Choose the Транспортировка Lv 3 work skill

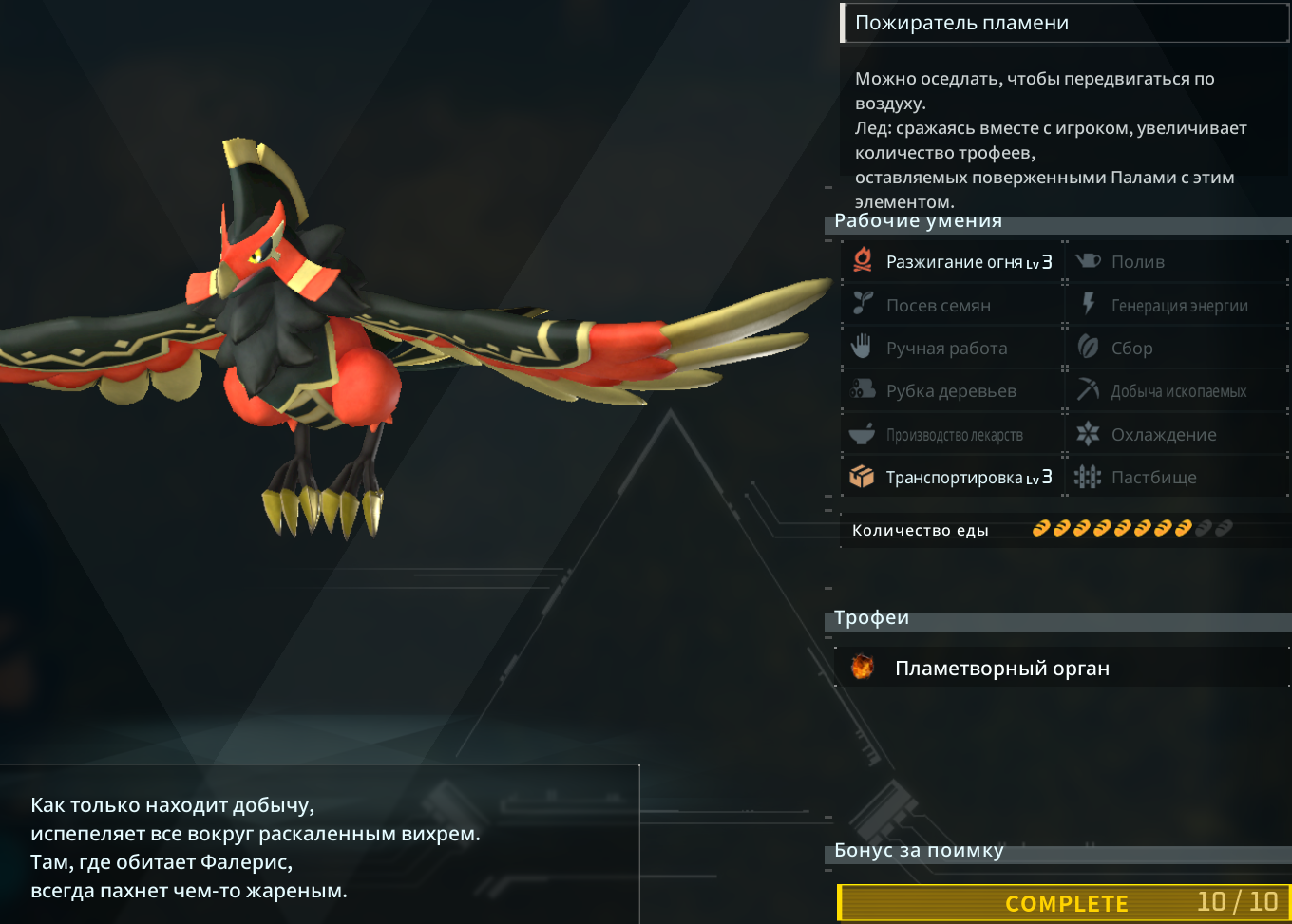pos(953,477)
